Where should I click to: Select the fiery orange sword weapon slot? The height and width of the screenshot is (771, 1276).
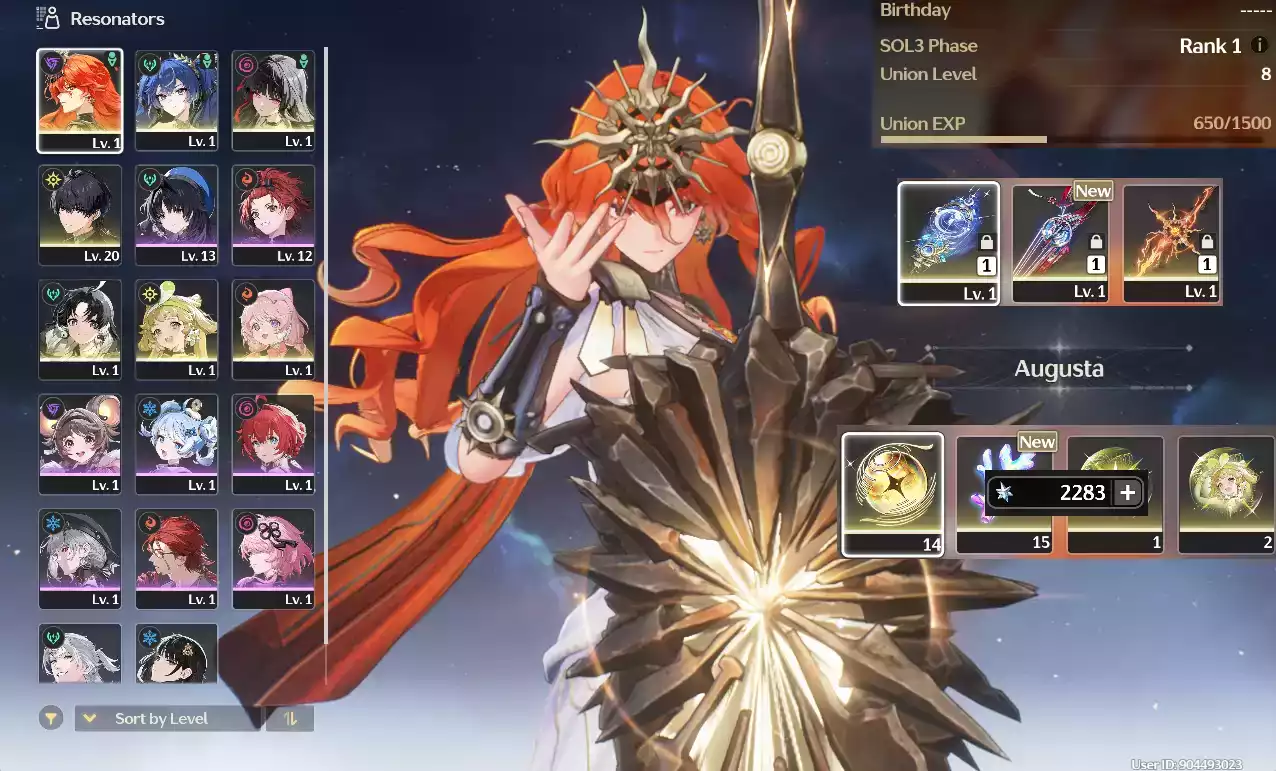tap(1172, 243)
